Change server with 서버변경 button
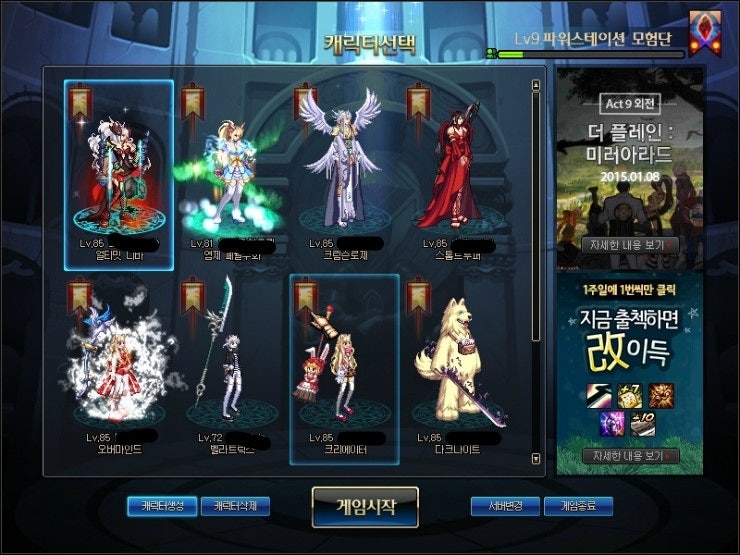Viewport: 740px width, 555px height. click(505, 506)
